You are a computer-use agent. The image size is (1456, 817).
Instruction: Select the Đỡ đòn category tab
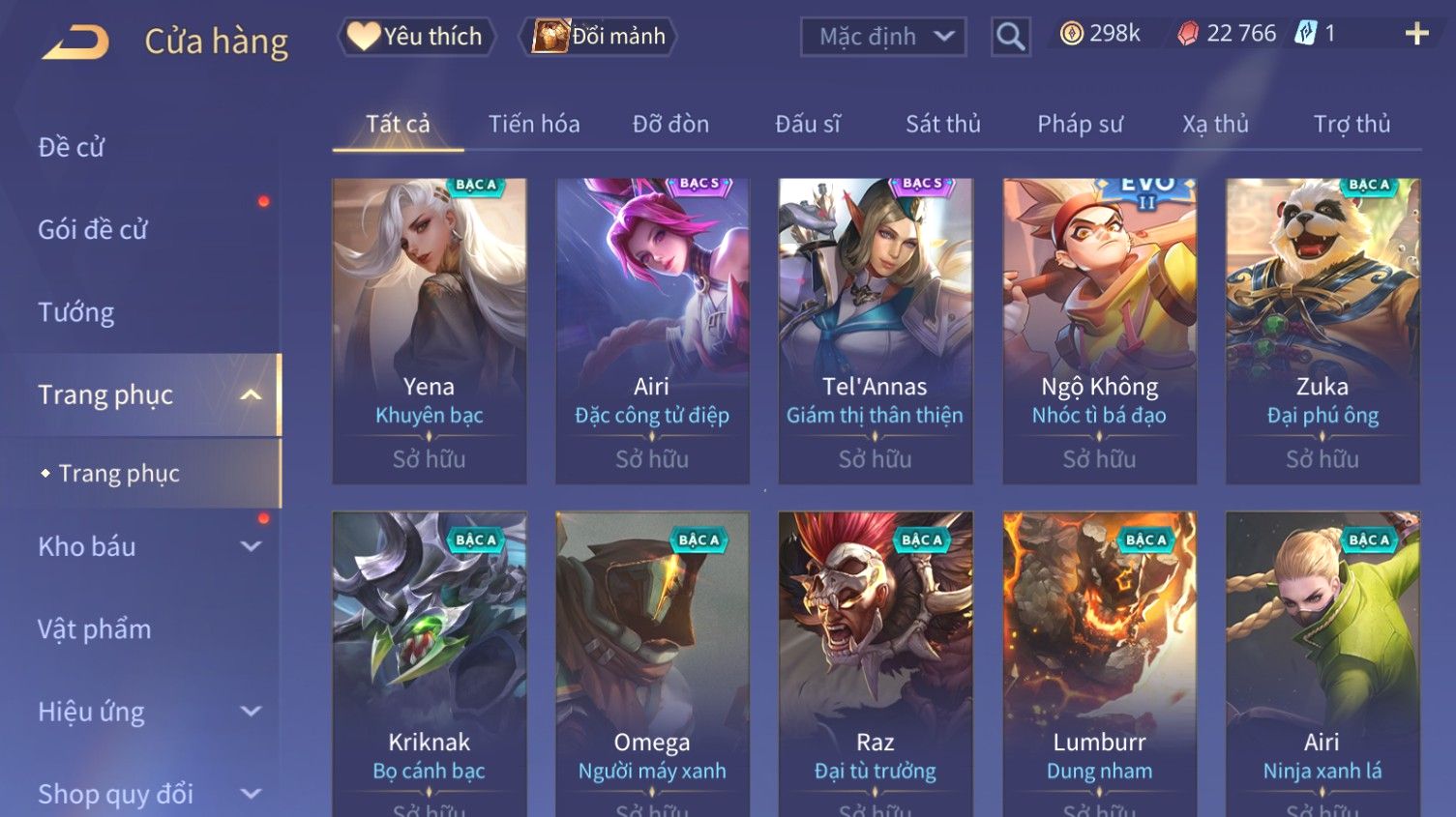tap(670, 124)
